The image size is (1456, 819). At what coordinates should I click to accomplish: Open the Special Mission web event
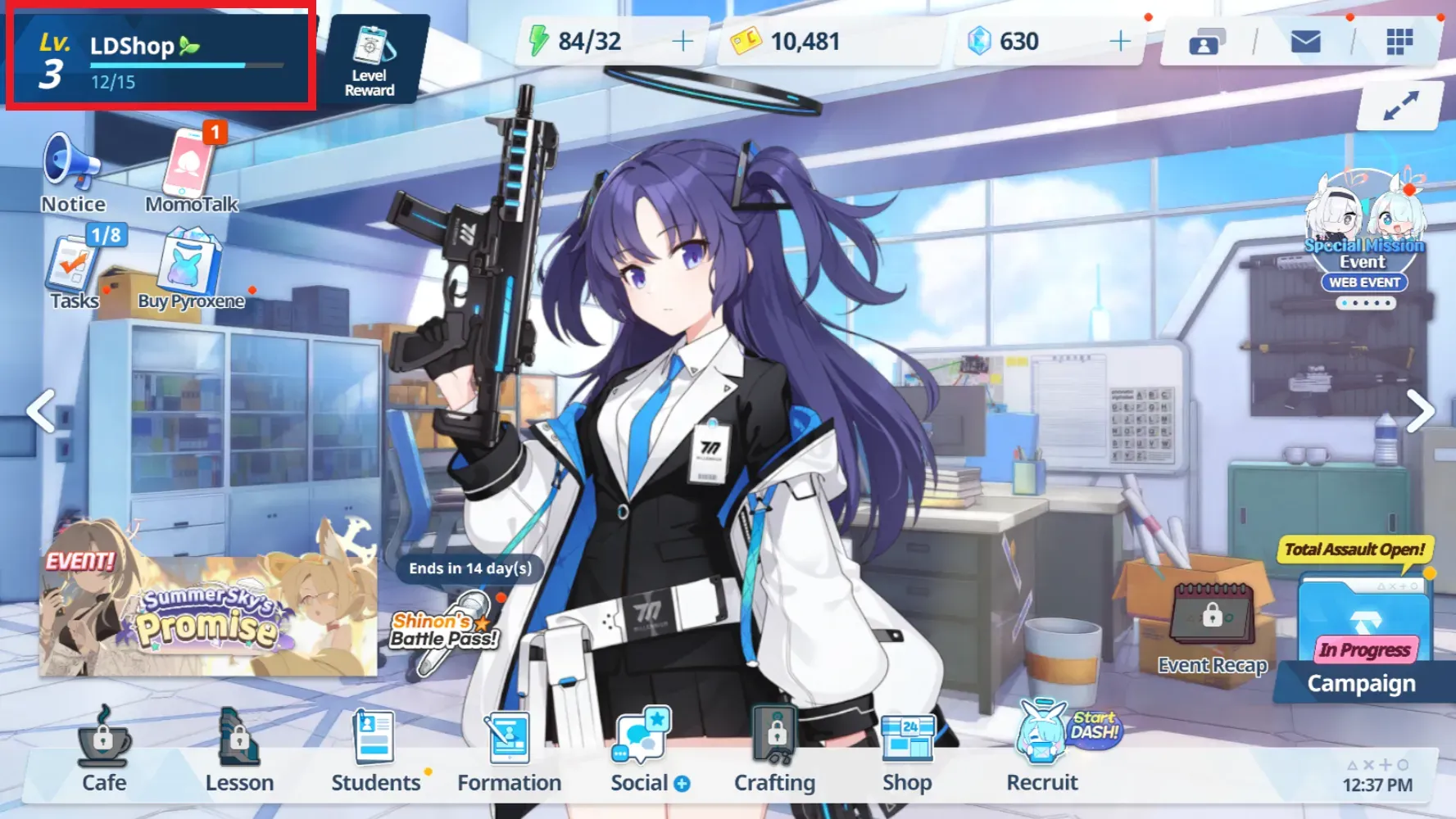pos(1364,238)
